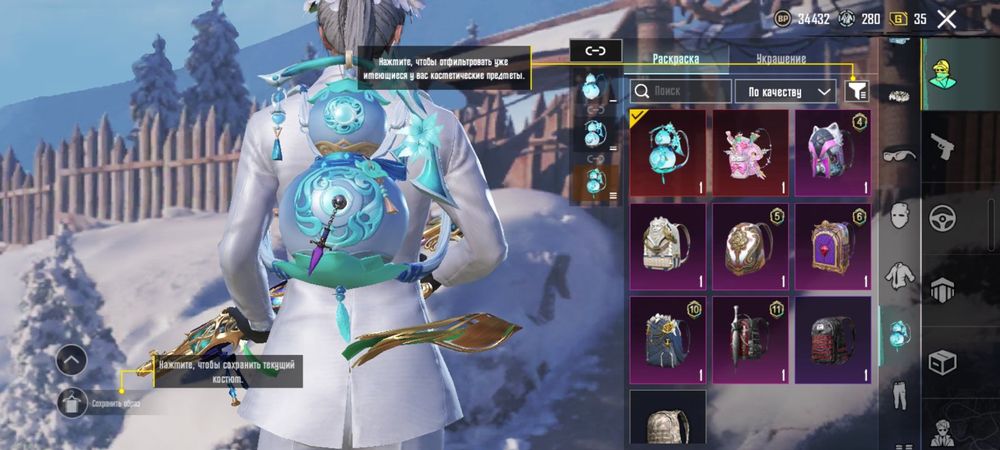This screenshot has width=1000, height=450.
Task: Open the weapon skins pistol section
Action: click(942, 147)
